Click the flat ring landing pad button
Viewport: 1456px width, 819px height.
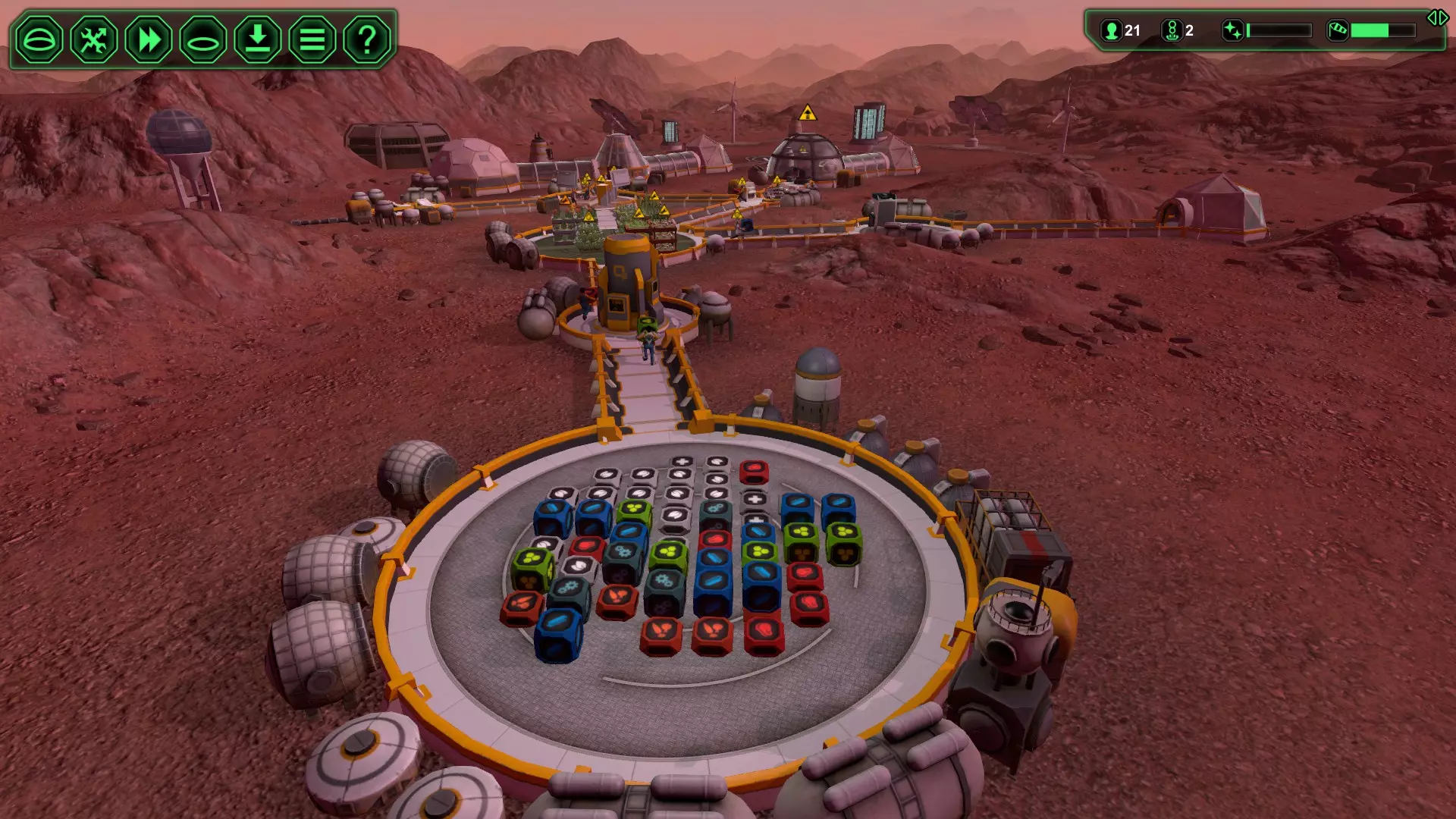click(203, 39)
